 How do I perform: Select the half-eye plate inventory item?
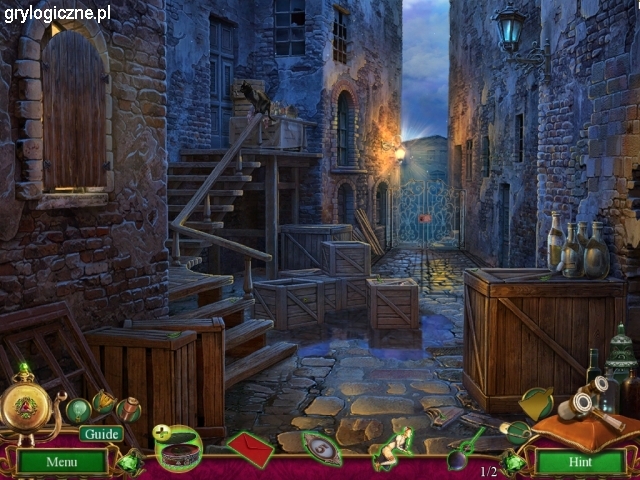pos(321,448)
